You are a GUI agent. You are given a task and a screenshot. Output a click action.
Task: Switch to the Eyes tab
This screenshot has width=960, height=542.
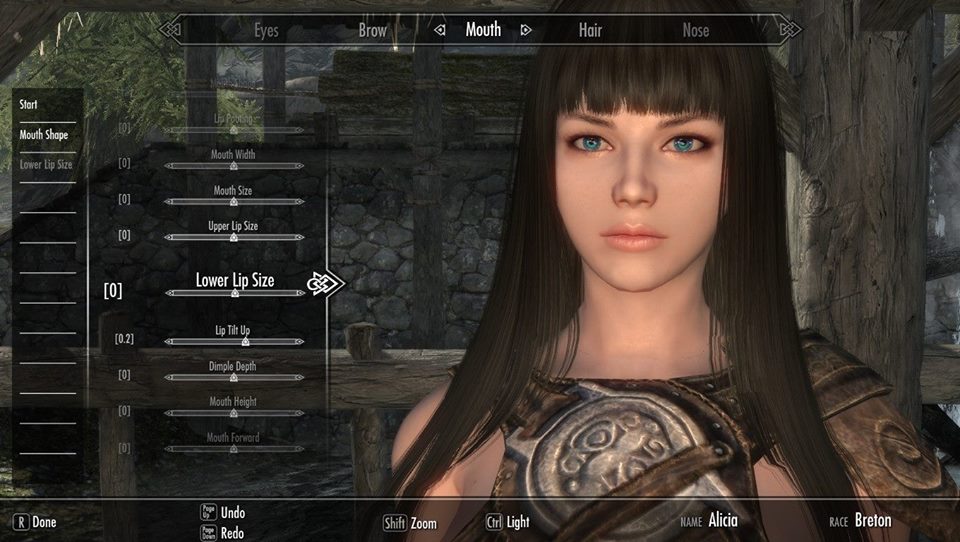tap(266, 31)
